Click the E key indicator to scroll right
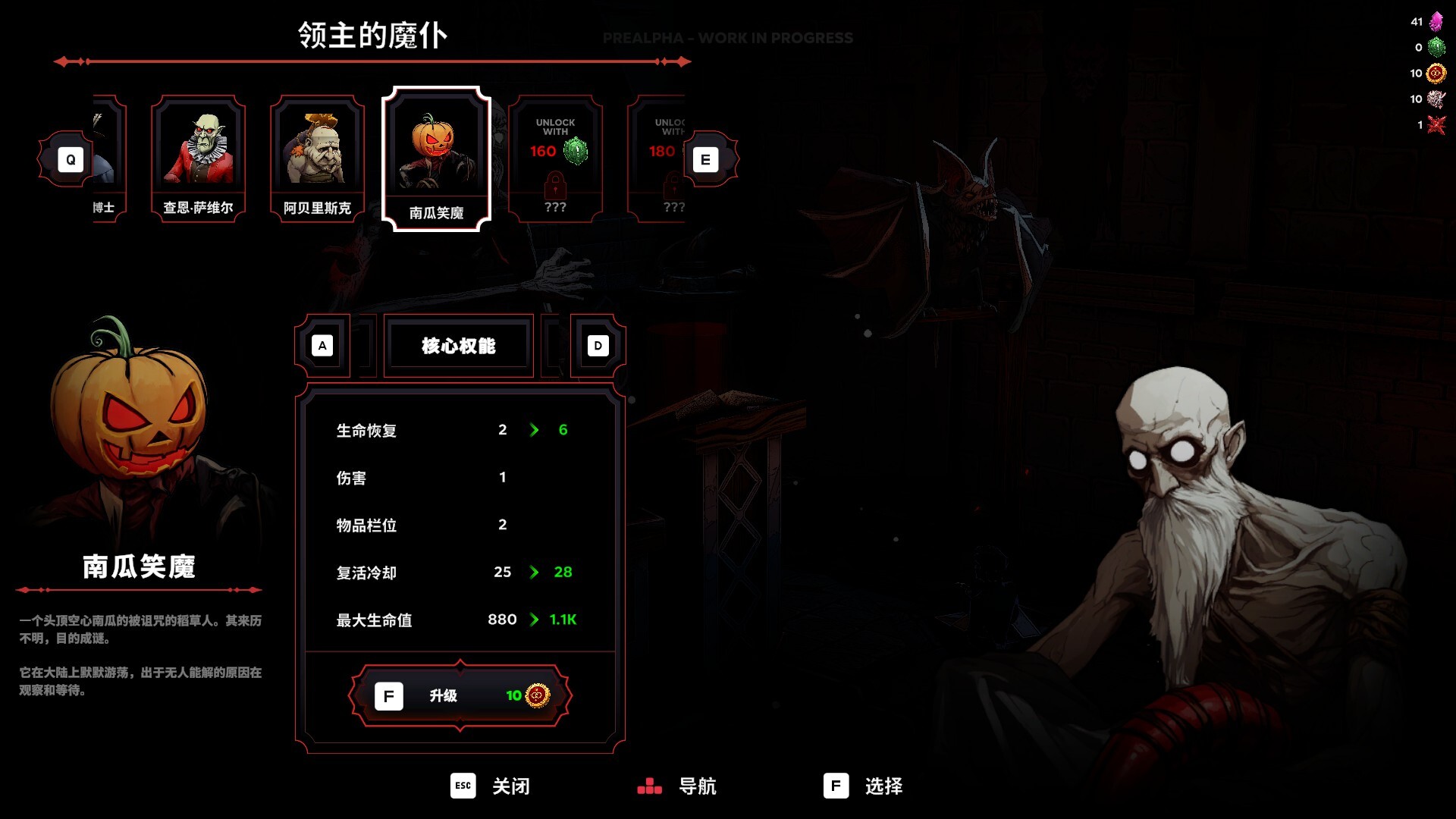The image size is (1456, 819). [705, 159]
